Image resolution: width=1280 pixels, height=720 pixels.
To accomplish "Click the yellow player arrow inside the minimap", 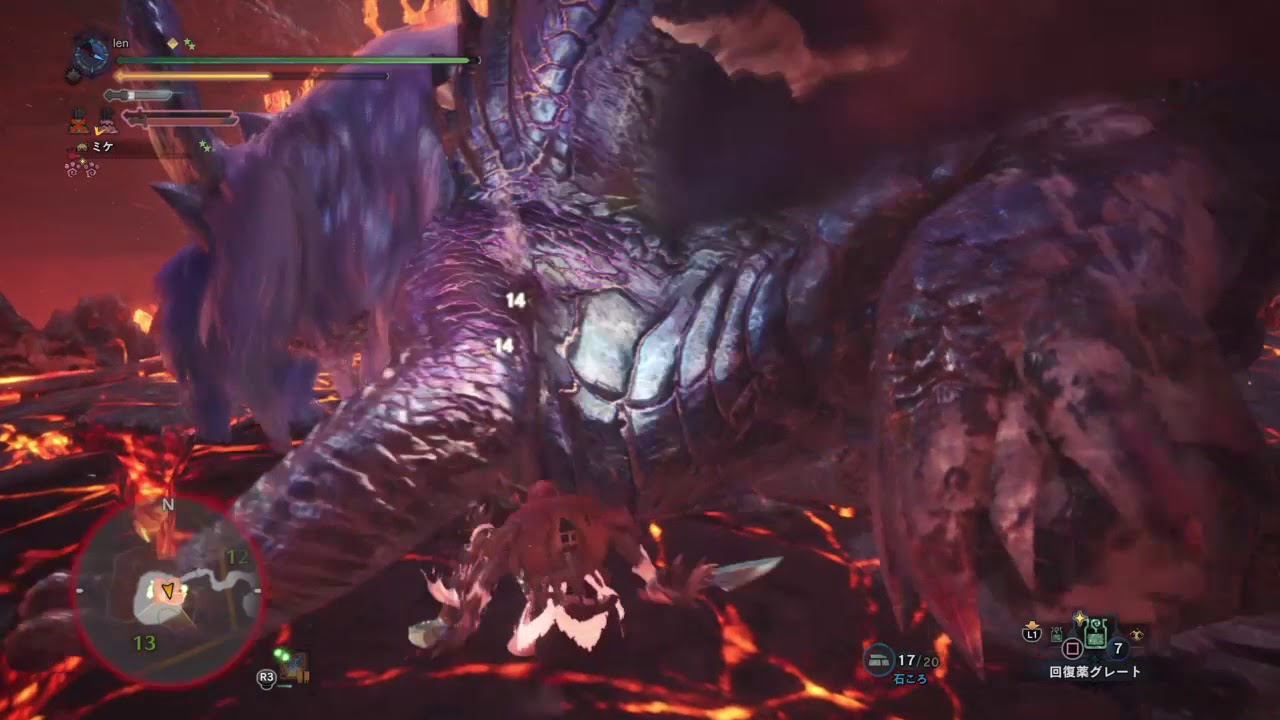I will click(168, 588).
